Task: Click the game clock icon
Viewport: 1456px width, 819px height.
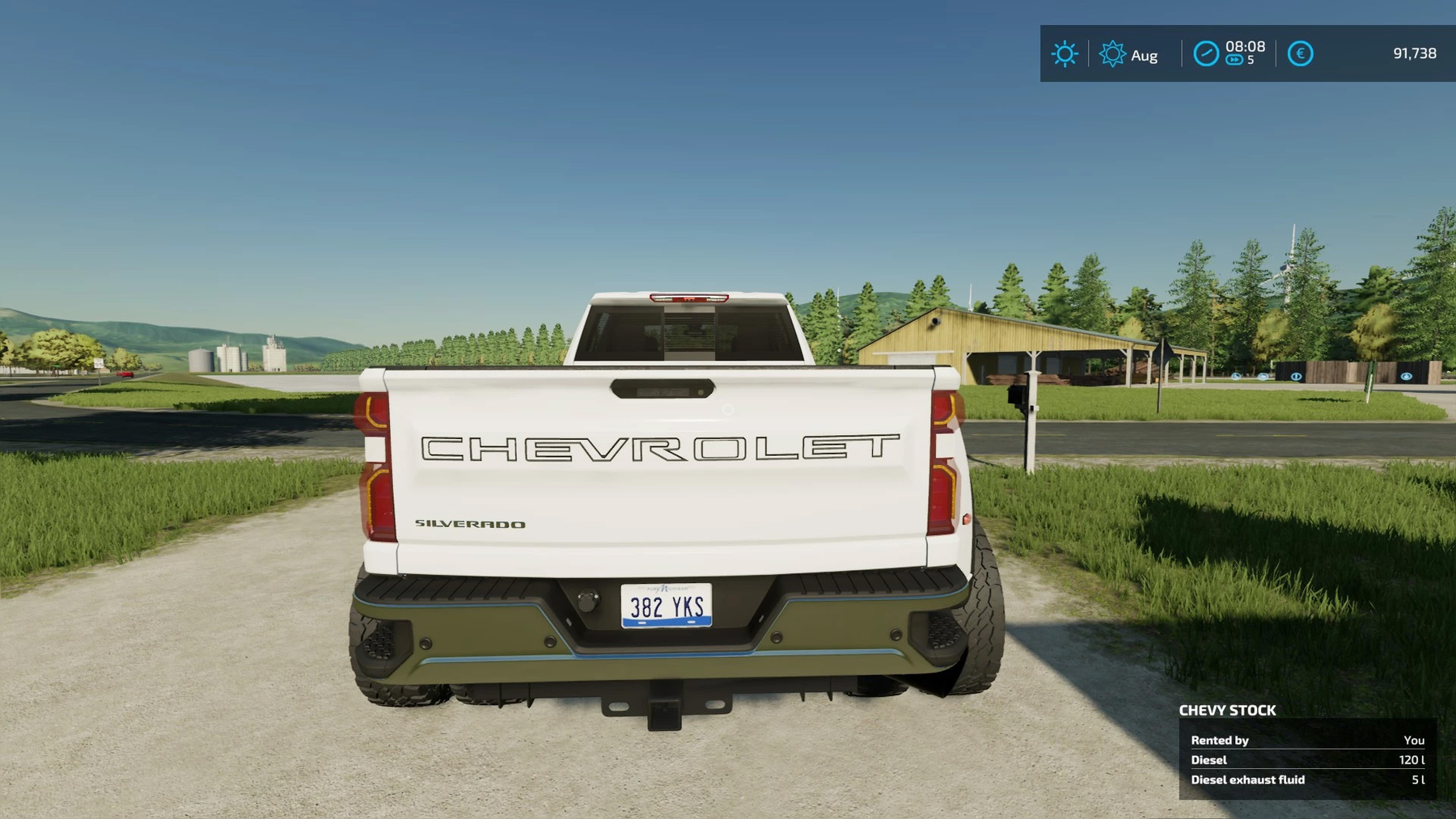Action: [1205, 54]
